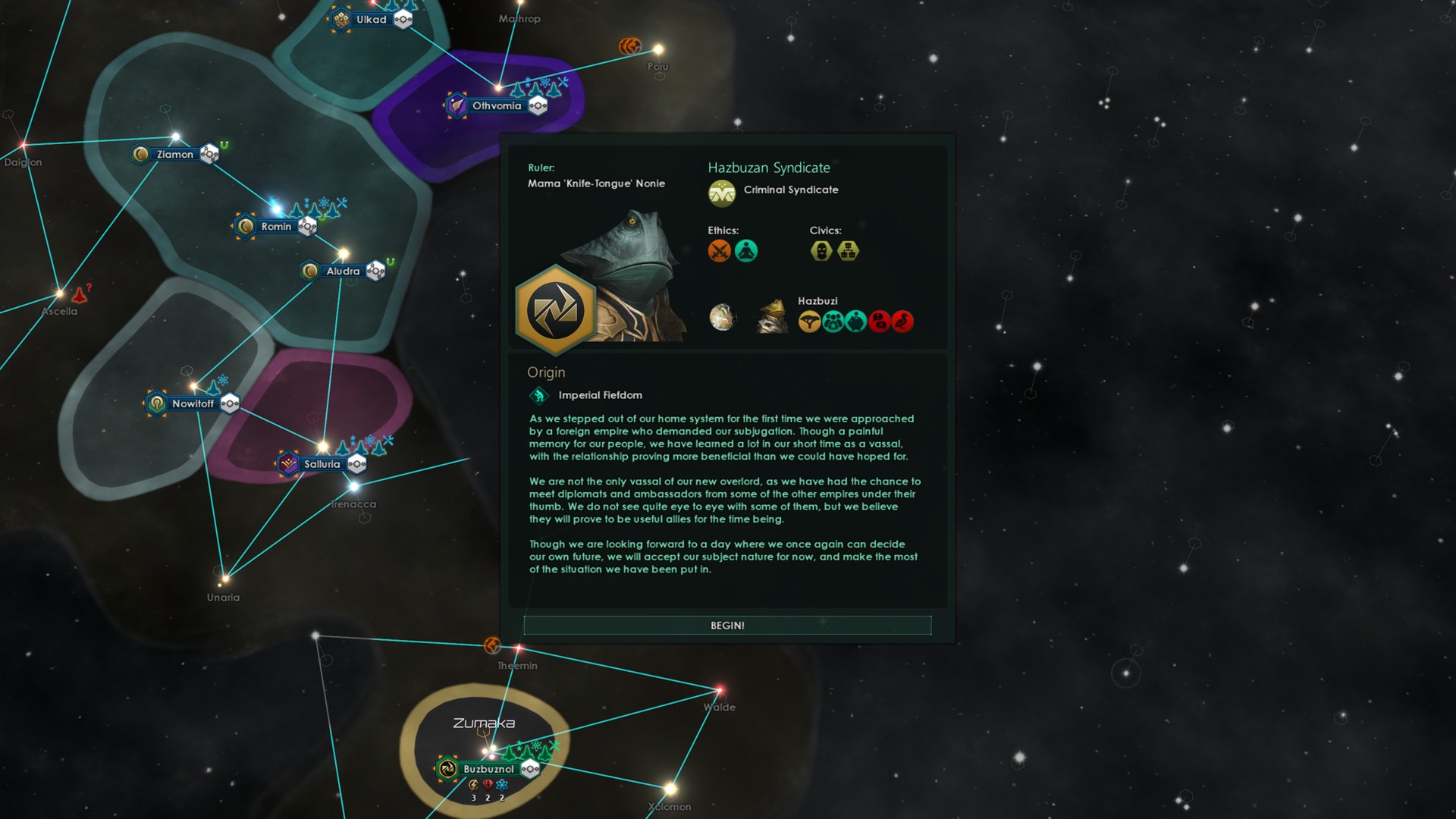Click the research atom icon below Buzbuznol

click(502, 786)
